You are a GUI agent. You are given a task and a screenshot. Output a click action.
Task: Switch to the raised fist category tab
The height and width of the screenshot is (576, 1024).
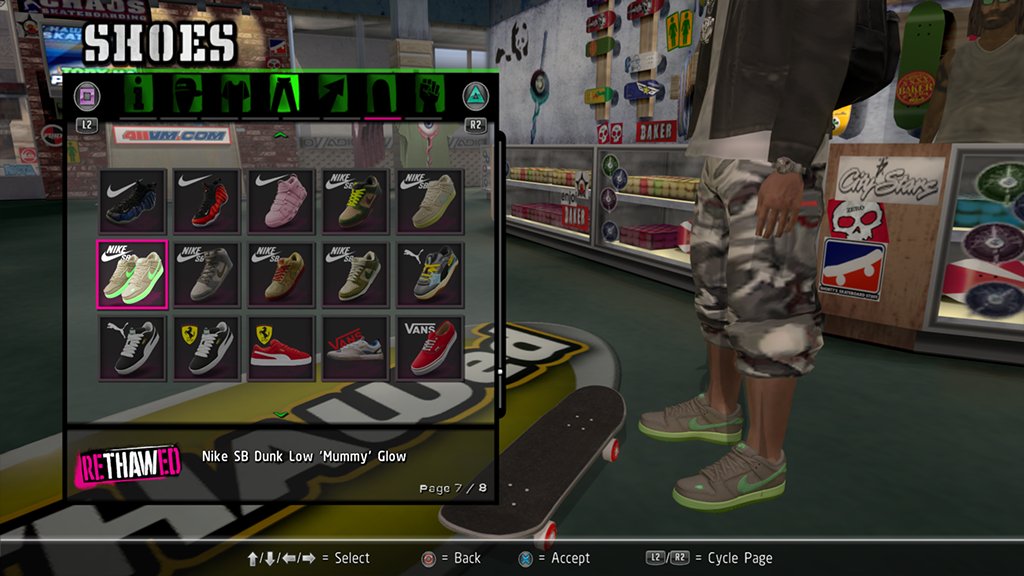430,95
